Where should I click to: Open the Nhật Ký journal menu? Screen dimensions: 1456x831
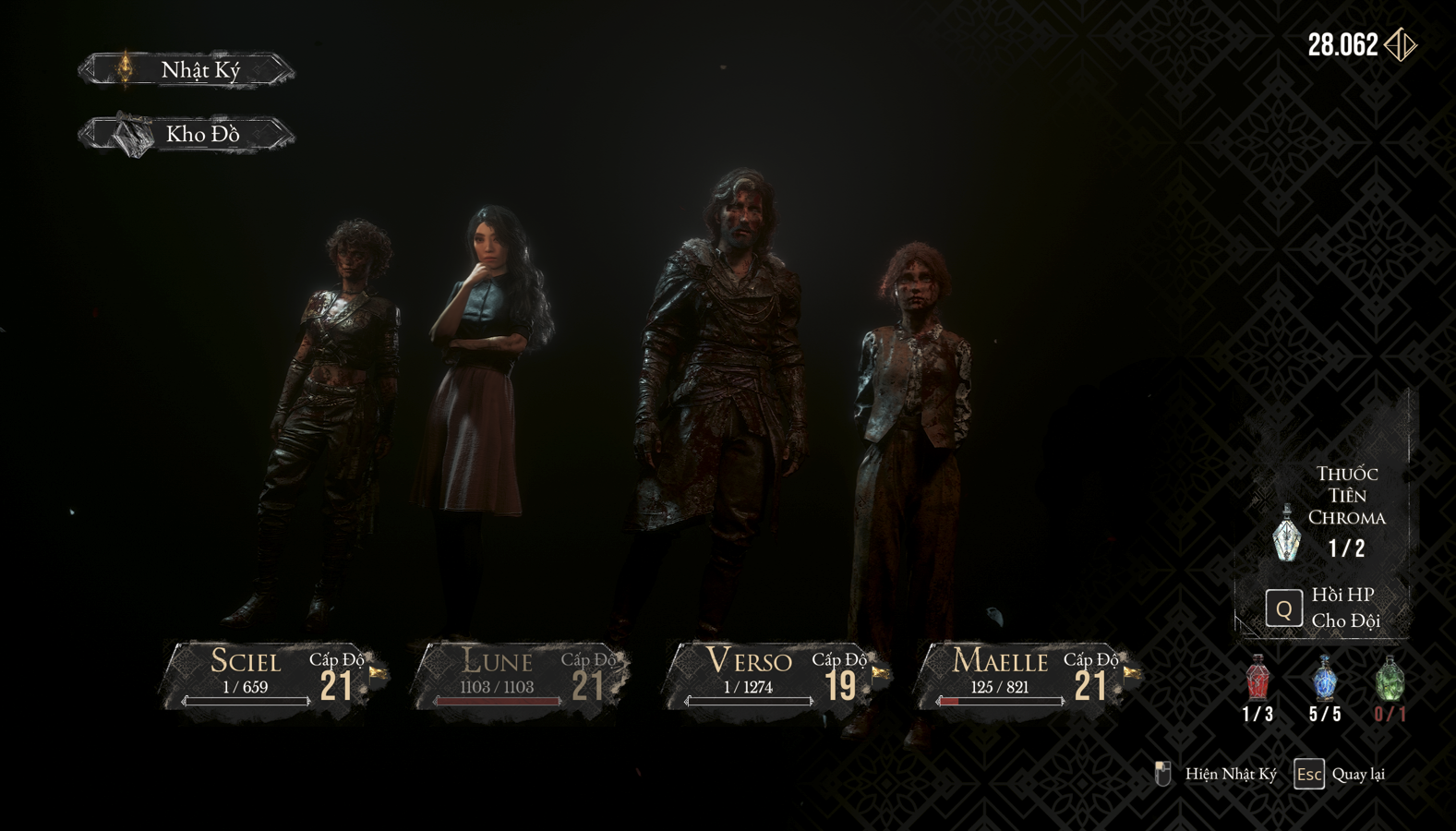click(187, 69)
